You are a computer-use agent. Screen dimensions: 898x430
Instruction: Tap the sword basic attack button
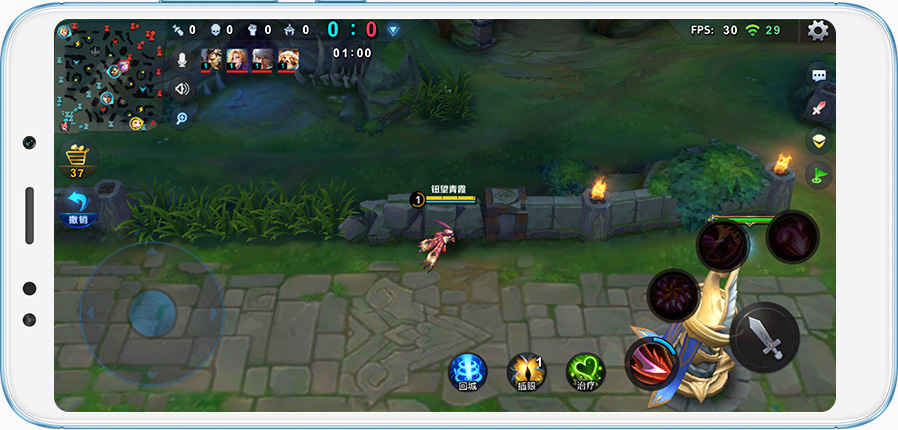pyautogui.click(x=764, y=337)
